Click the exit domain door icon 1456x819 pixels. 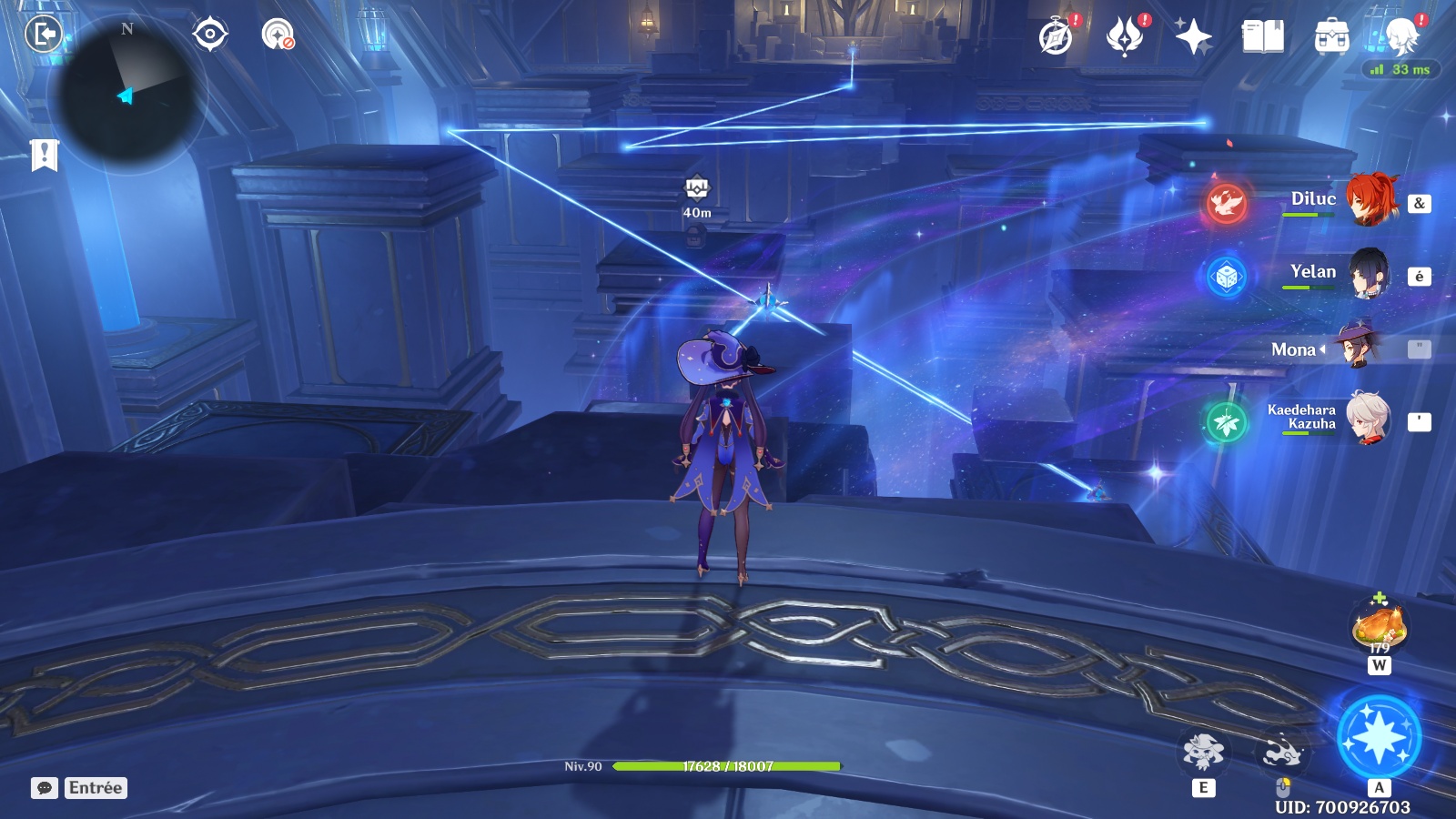[43, 35]
